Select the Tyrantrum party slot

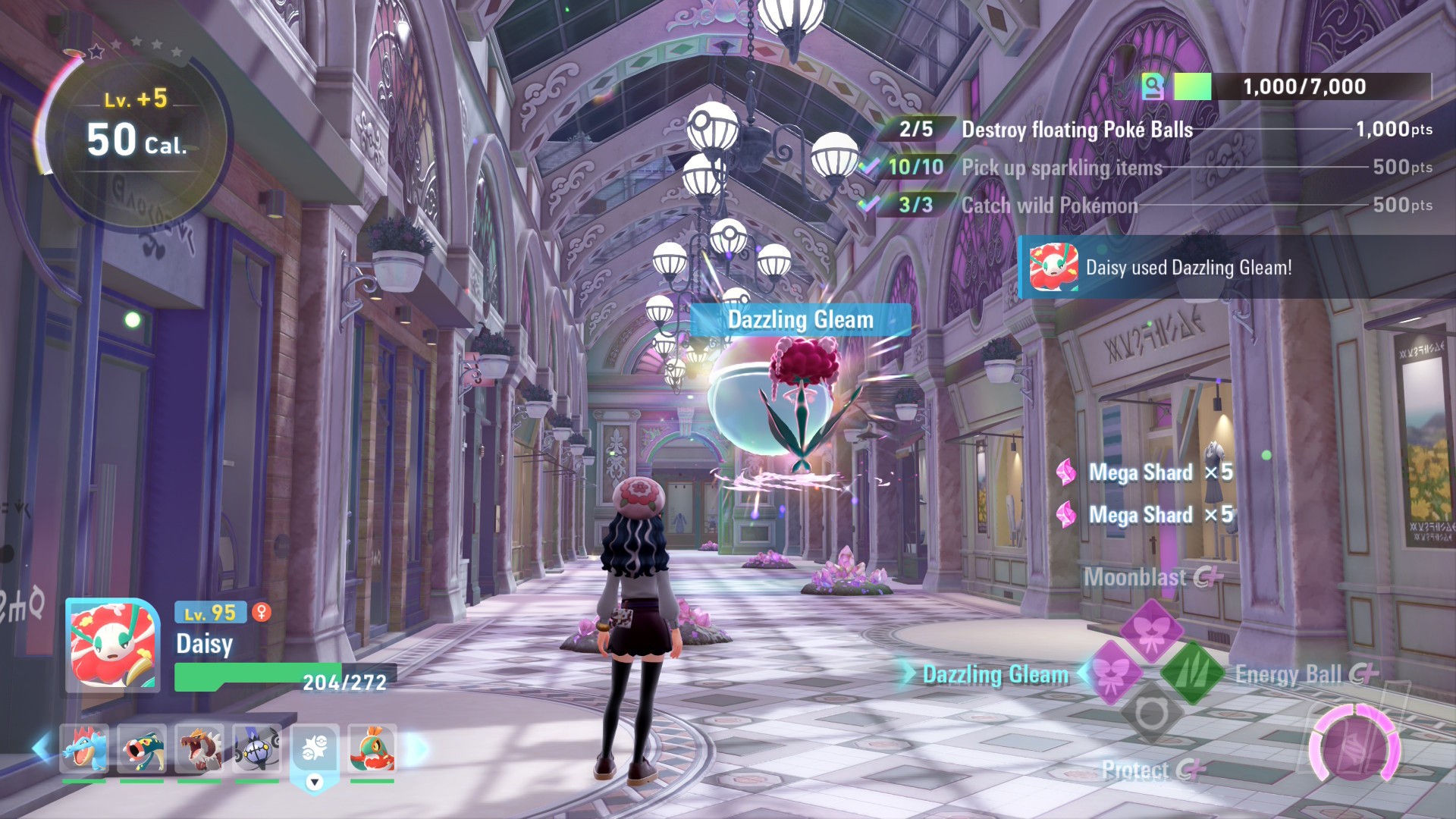tap(199, 748)
